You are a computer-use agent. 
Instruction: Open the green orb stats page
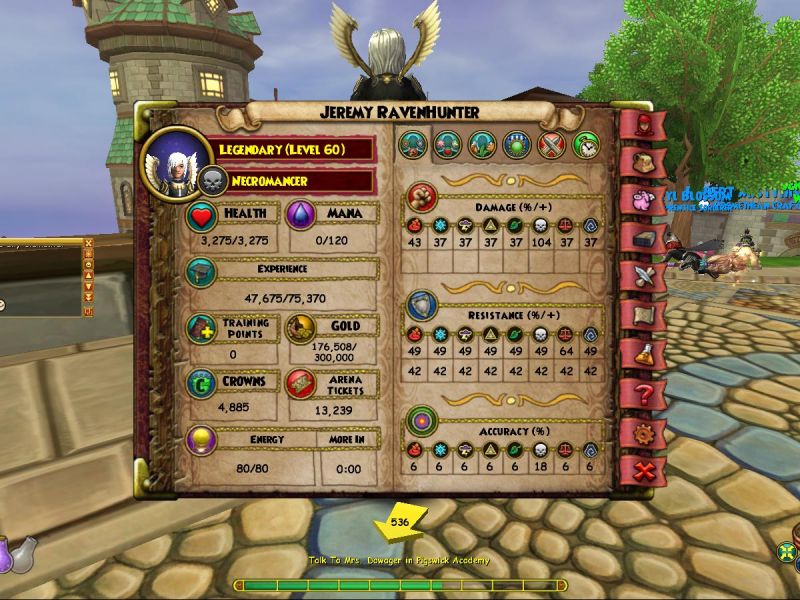pos(517,145)
